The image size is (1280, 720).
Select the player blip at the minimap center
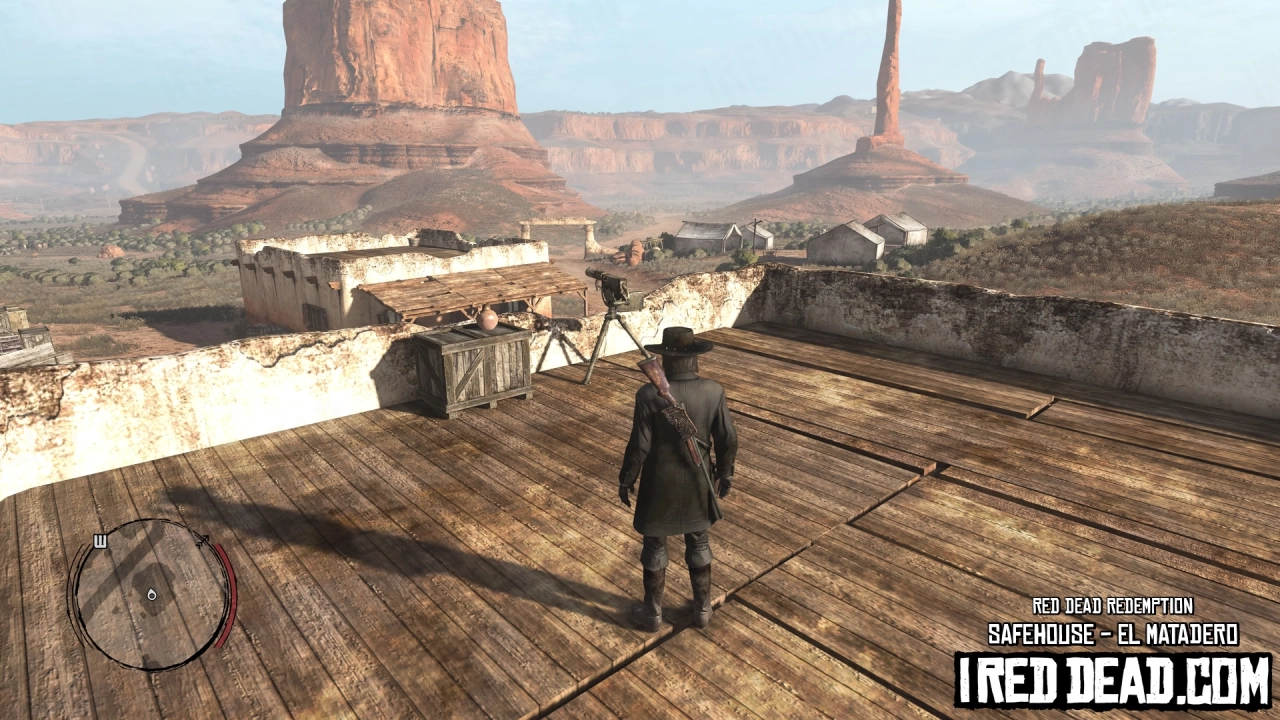coord(151,595)
